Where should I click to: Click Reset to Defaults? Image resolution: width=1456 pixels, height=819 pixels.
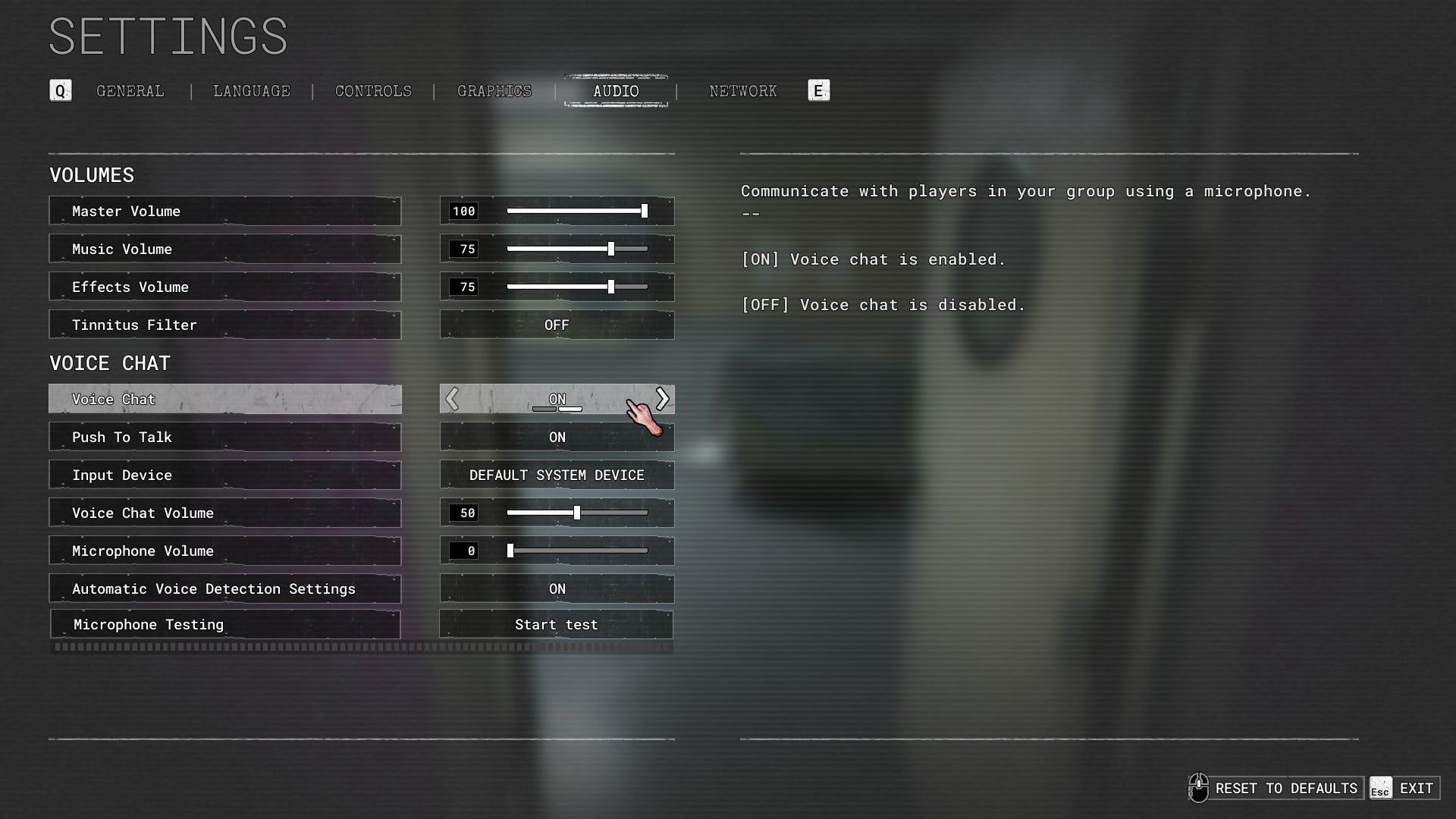click(1287, 788)
